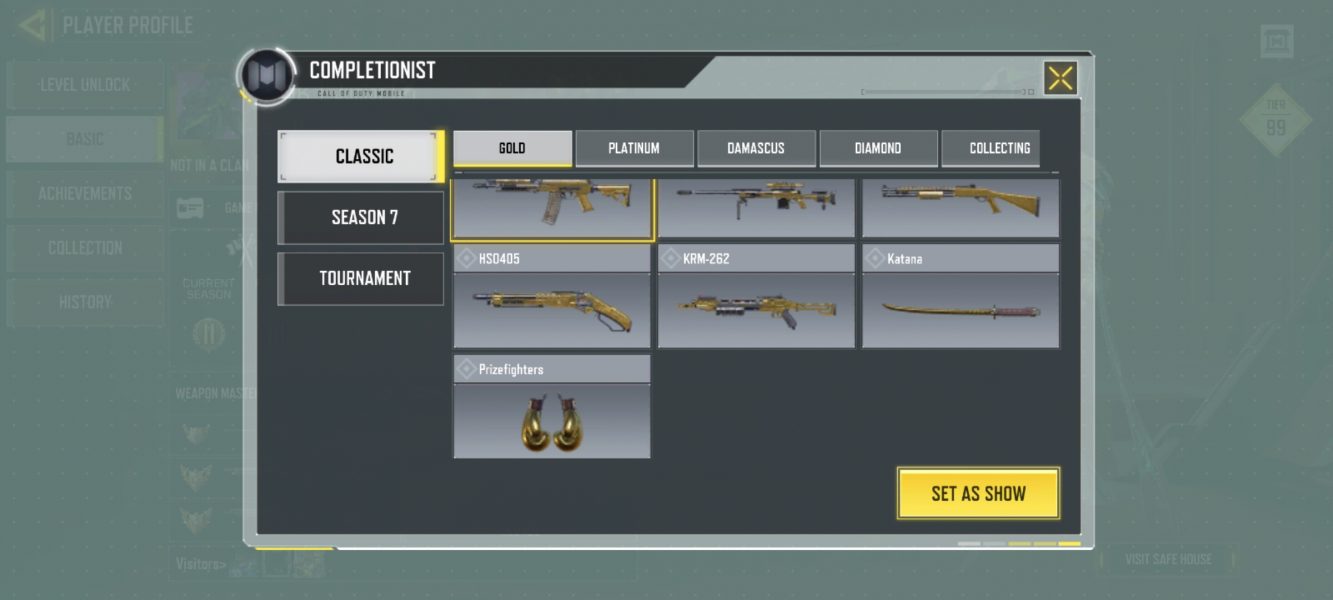The height and width of the screenshot is (600, 1333).
Task: Open the Tournament category
Action: point(361,278)
